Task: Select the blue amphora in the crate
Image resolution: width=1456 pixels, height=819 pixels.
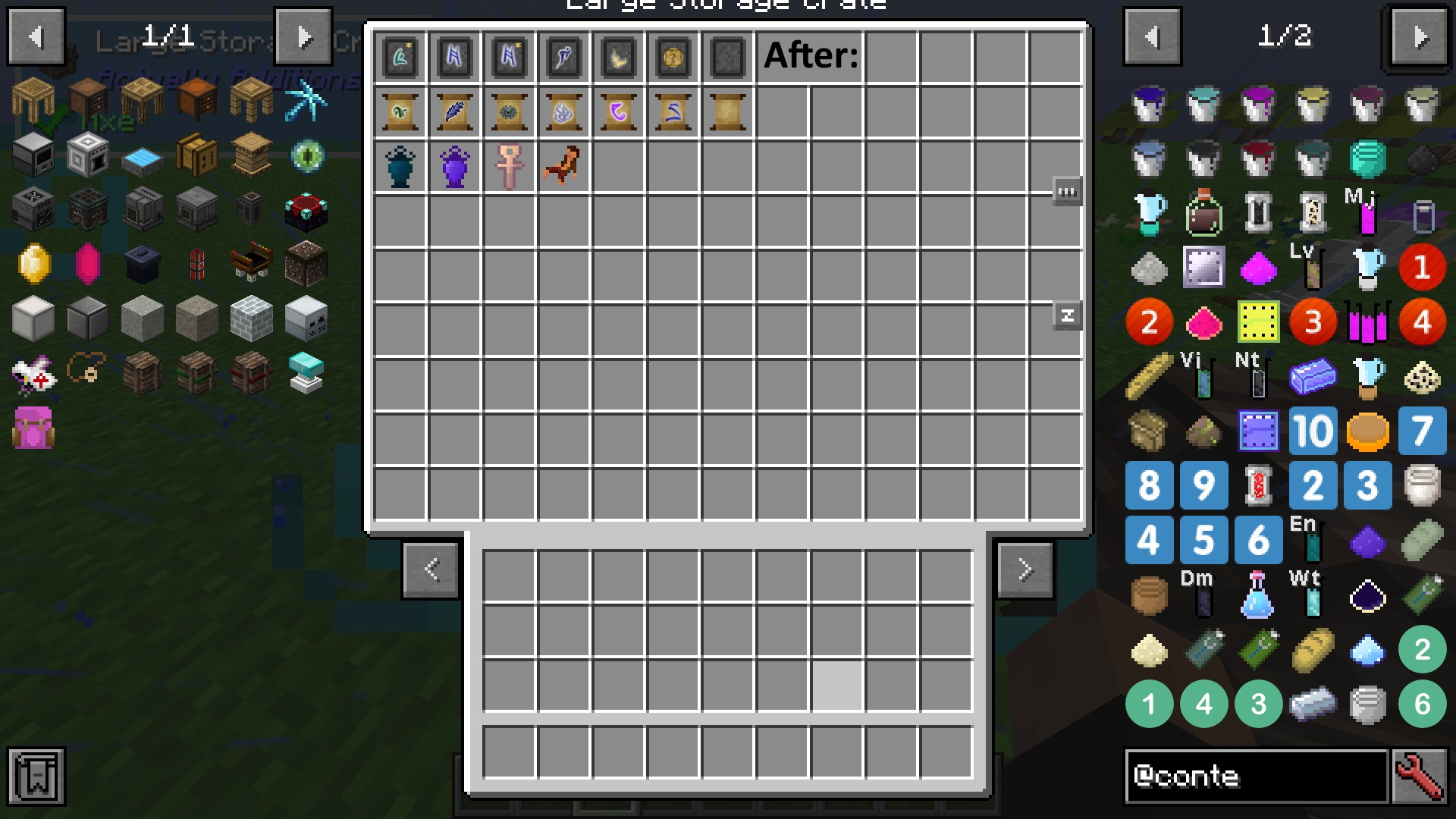Action: point(400,166)
